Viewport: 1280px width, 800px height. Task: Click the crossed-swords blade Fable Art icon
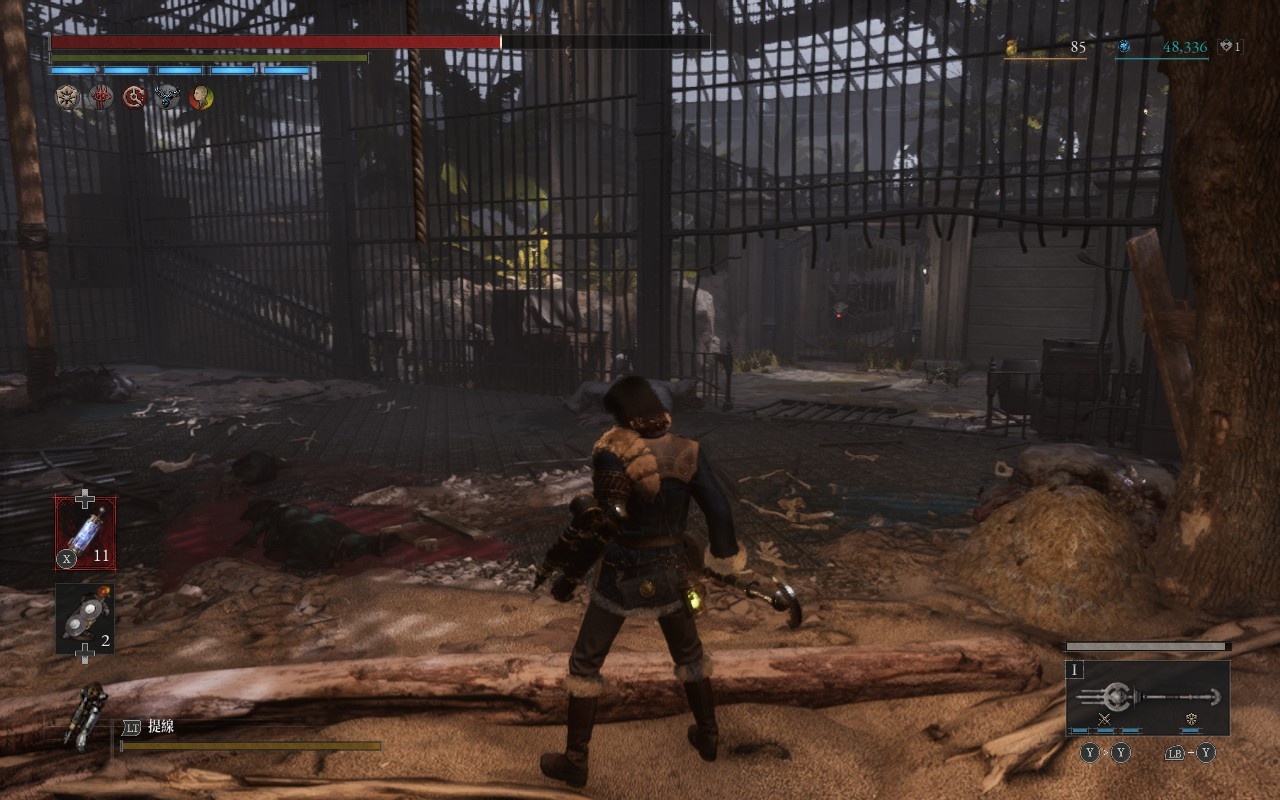1105,719
